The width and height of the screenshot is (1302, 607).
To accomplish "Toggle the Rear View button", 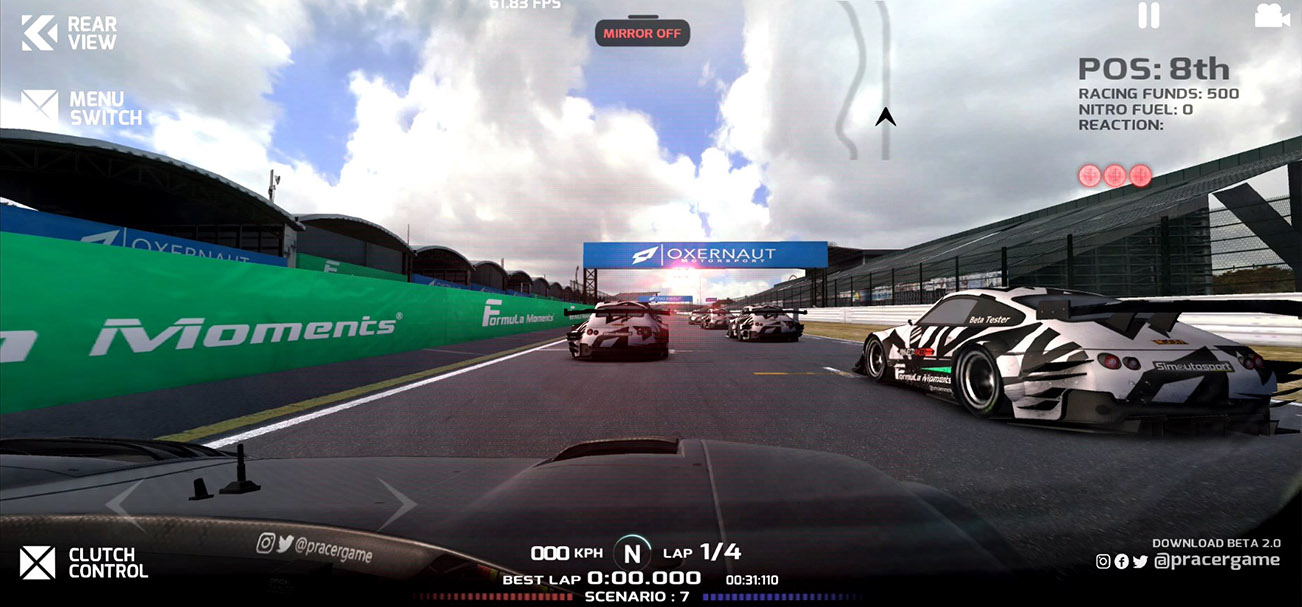I will point(68,32).
